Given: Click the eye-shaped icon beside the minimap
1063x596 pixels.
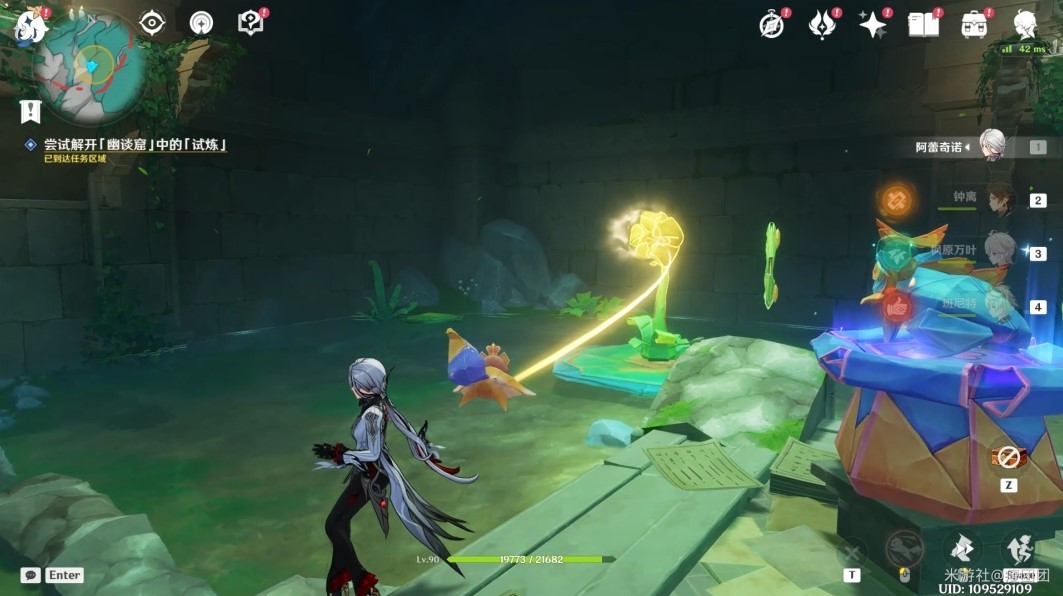Looking at the screenshot, I should pos(152,23).
